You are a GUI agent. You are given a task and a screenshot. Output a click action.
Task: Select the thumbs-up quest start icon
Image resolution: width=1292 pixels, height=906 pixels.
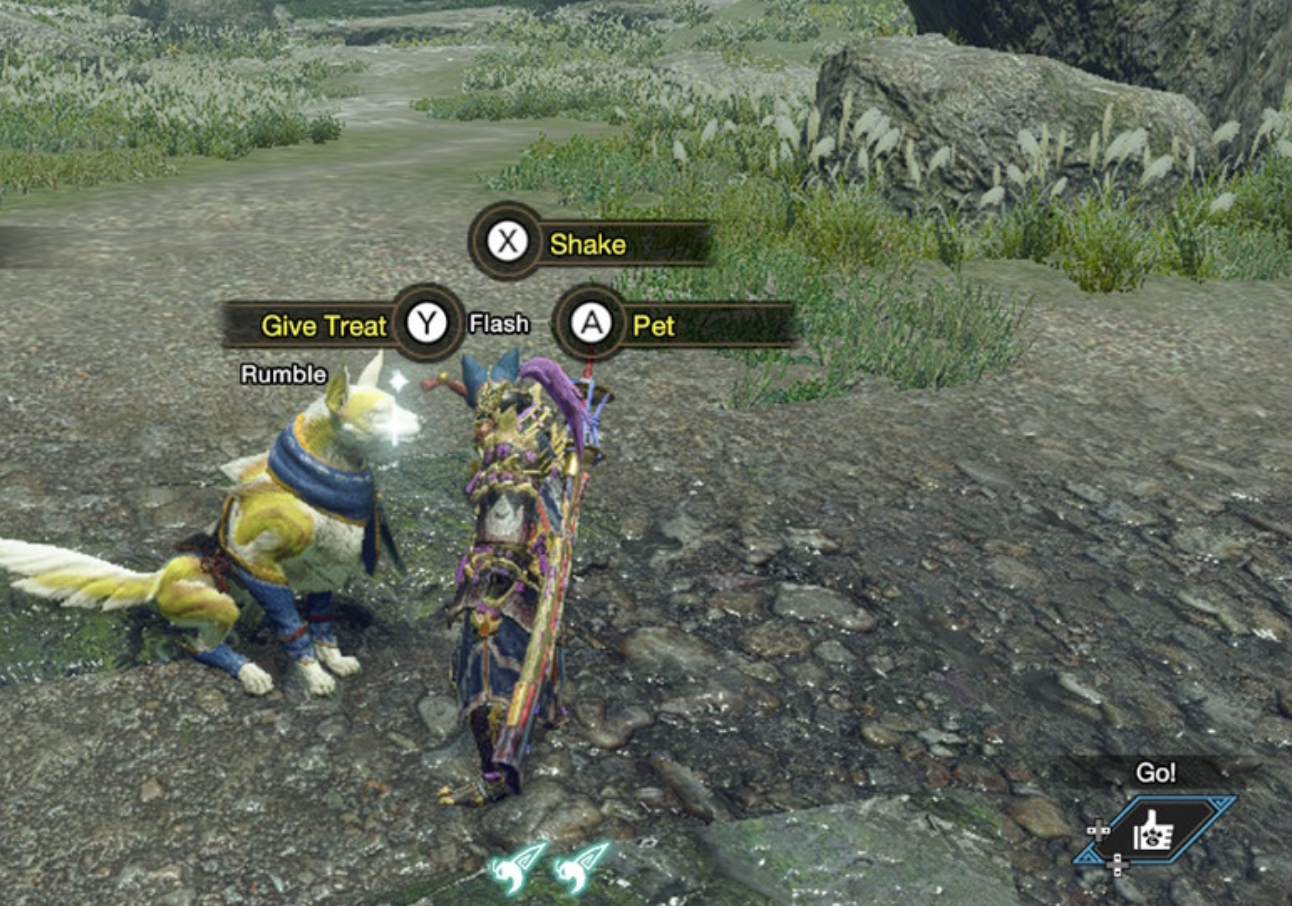point(1154,829)
